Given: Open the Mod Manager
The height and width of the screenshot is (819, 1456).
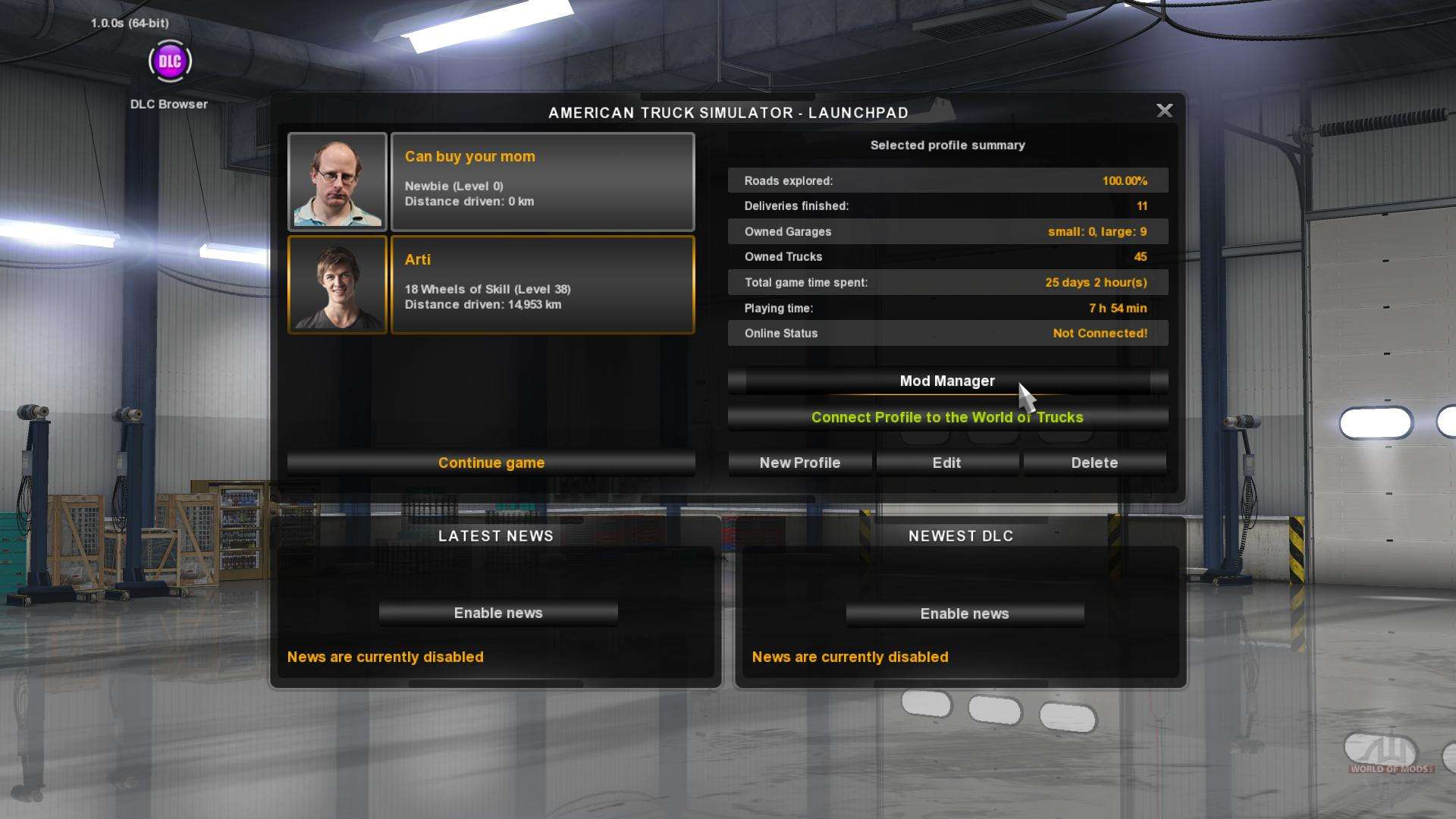Looking at the screenshot, I should 947,381.
